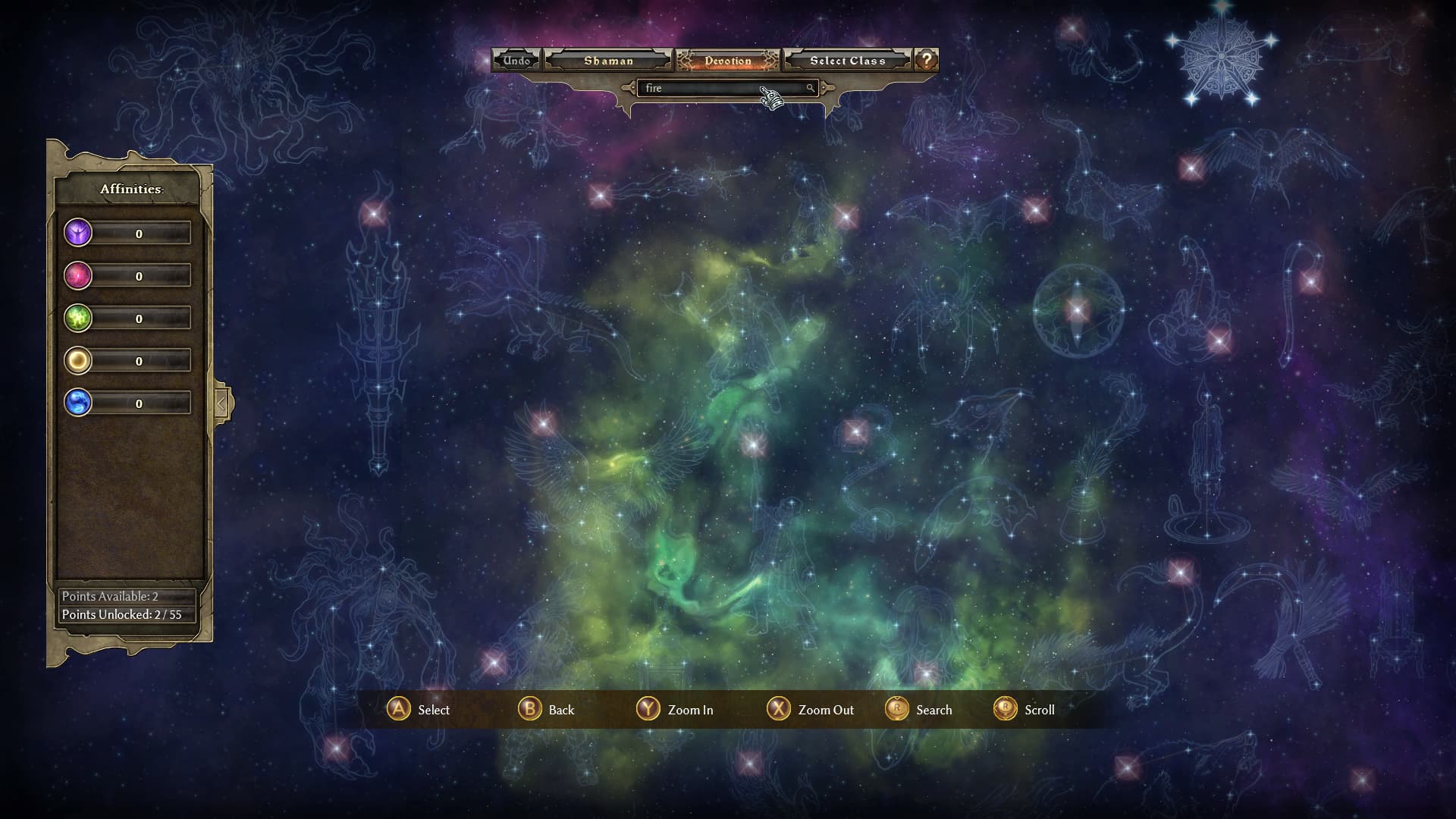Click the magnifying glass in the search bar
Viewport: 1456px width, 819px height.
(811, 89)
